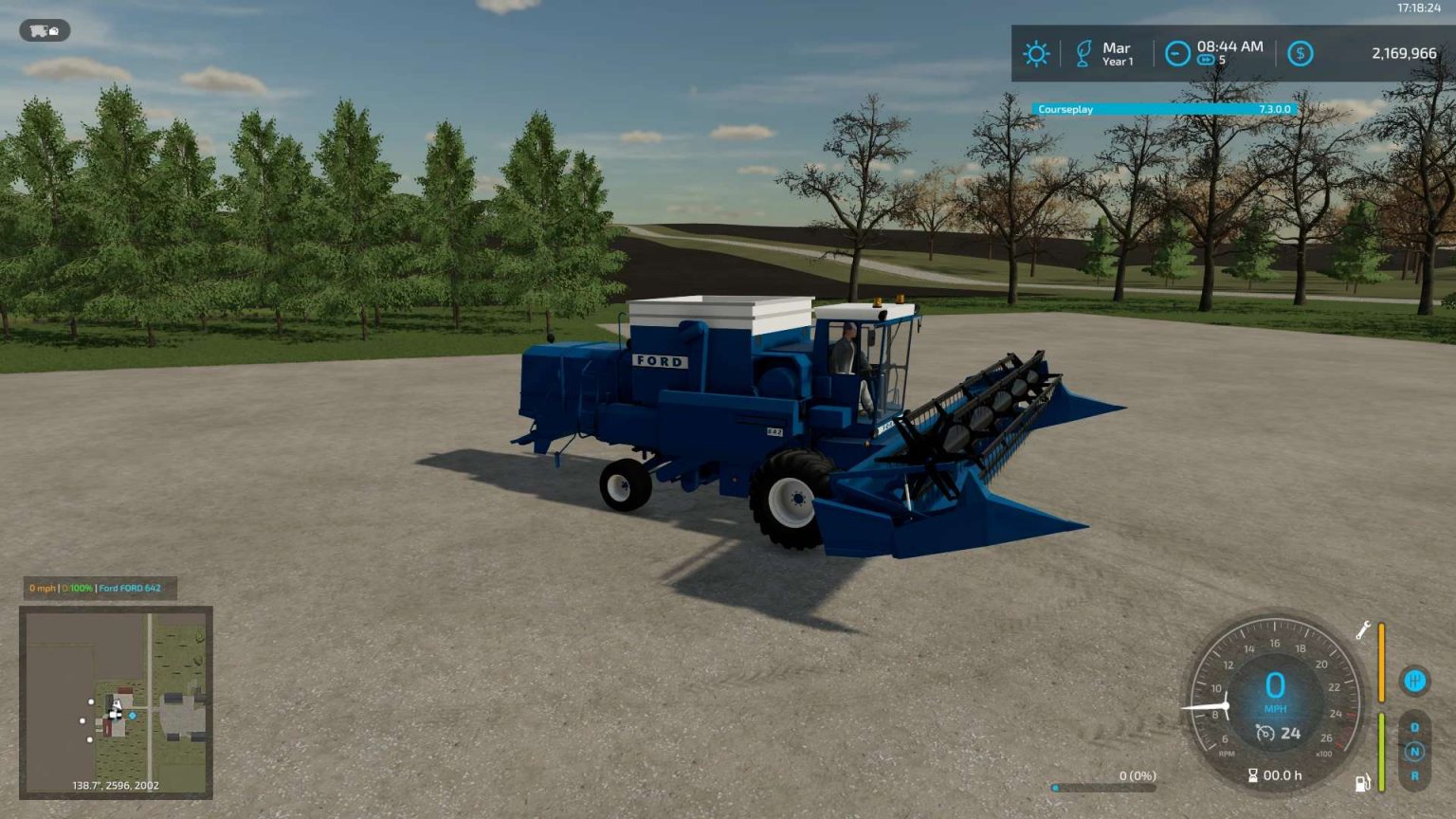Click the sun weather icon in the HUD
Image resolution: width=1456 pixels, height=819 pixels.
(1036, 53)
